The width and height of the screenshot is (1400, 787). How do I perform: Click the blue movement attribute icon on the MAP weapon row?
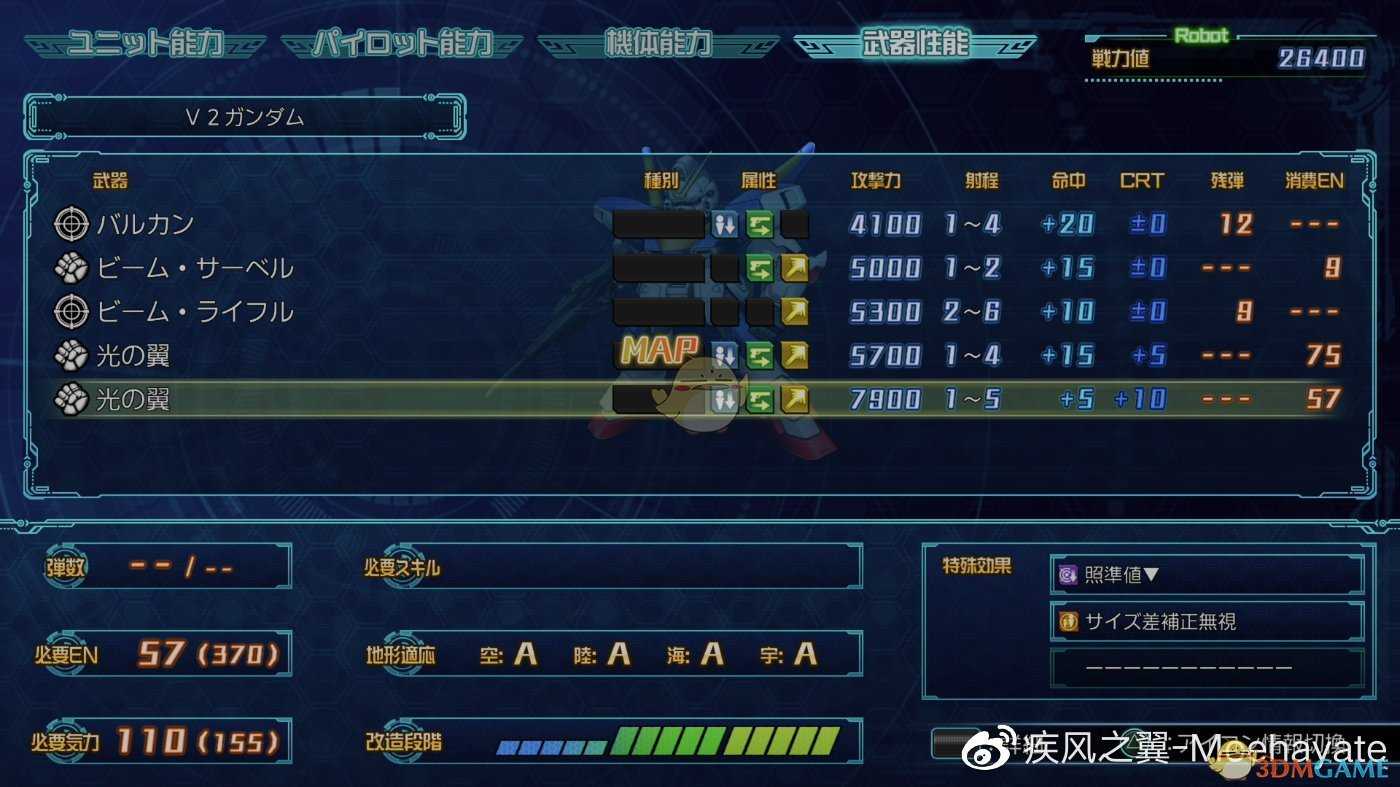[725, 355]
